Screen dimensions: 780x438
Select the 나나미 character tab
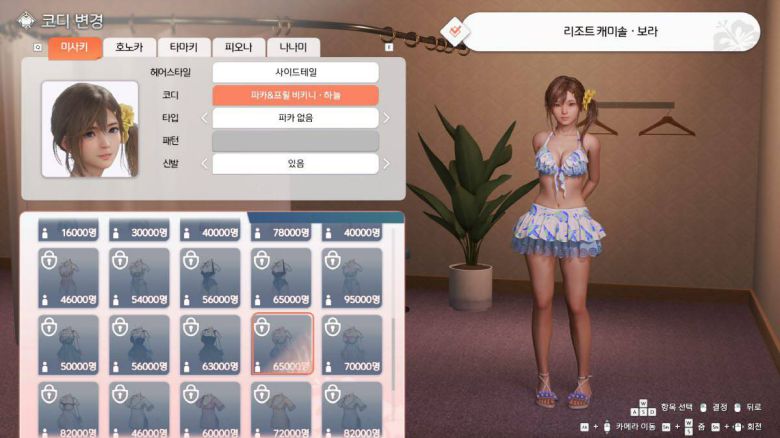coord(293,47)
